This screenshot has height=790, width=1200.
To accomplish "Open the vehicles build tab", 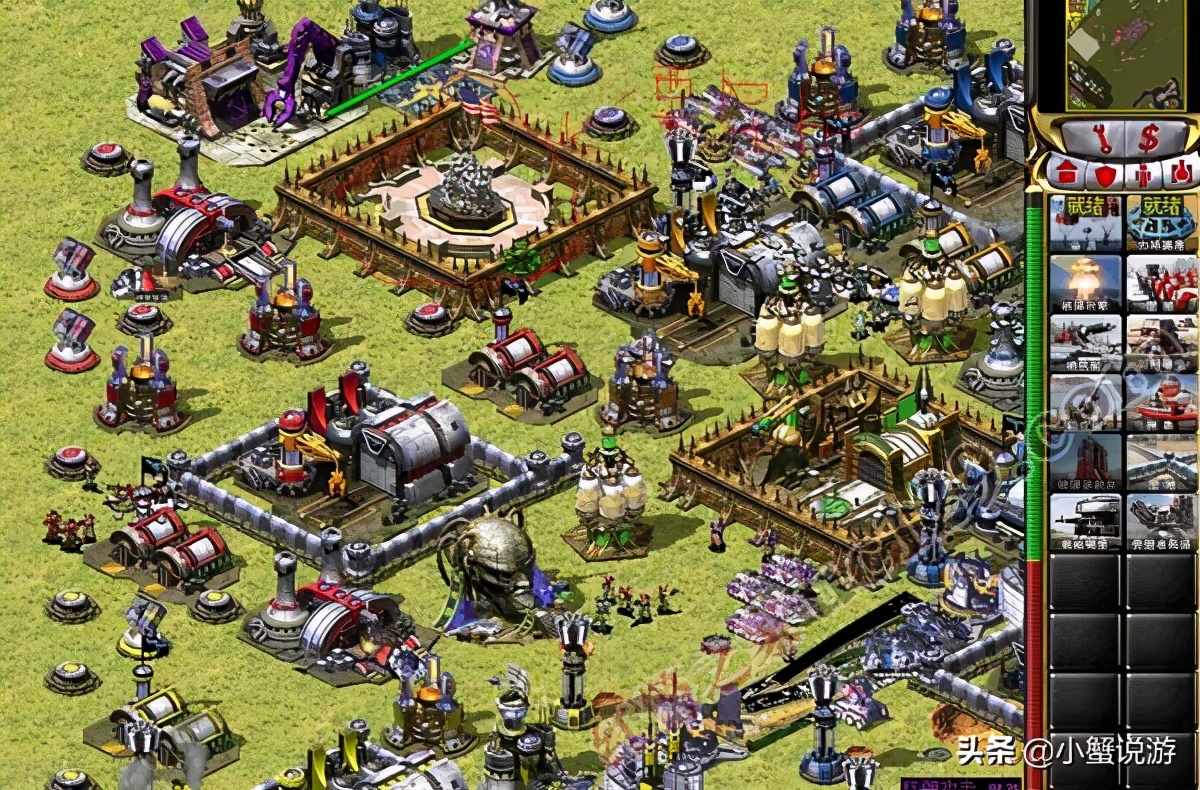I will tap(1181, 173).
